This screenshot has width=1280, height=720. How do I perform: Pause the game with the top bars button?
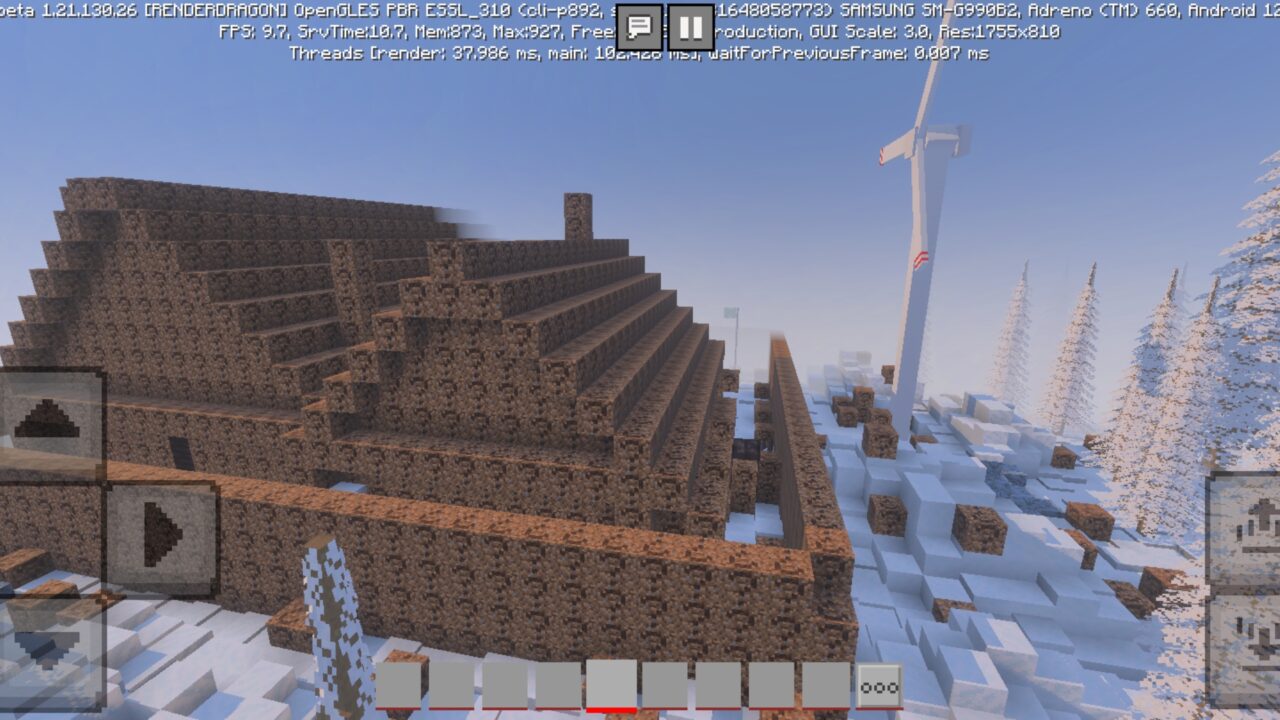pyautogui.click(x=689, y=21)
